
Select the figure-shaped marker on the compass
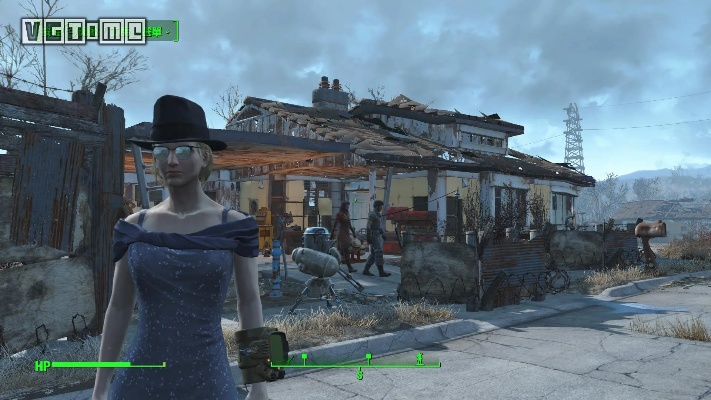coord(420,357)
